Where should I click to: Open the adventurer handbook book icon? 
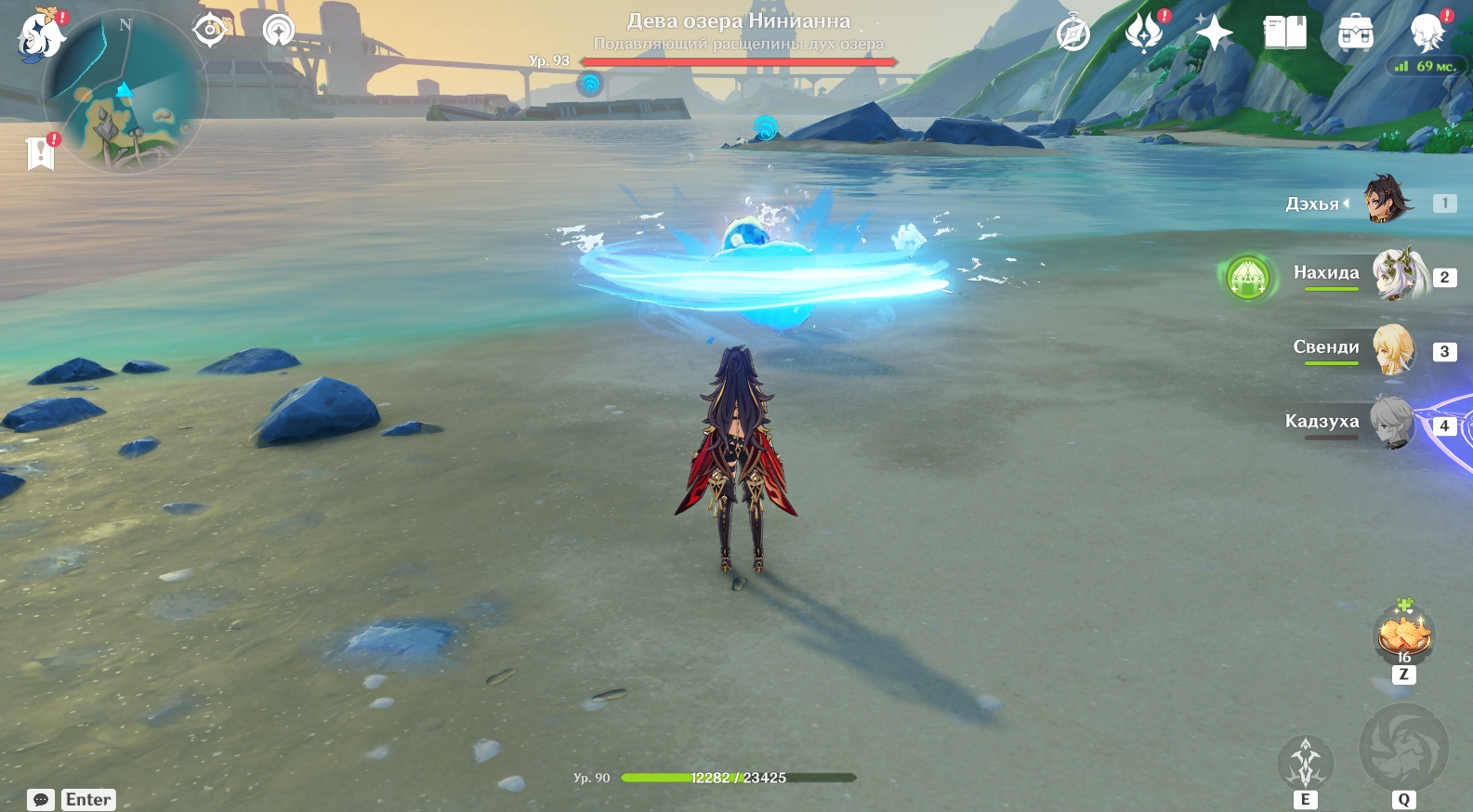(1284, 33)
